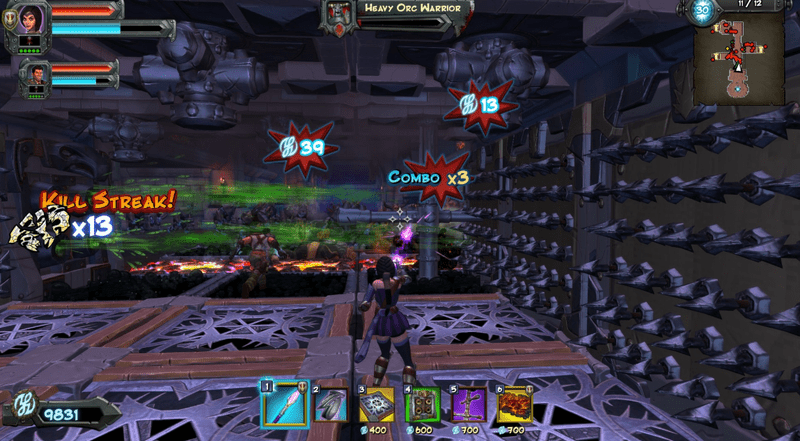Choose the lava trap in slot 6

coord(514,404)
